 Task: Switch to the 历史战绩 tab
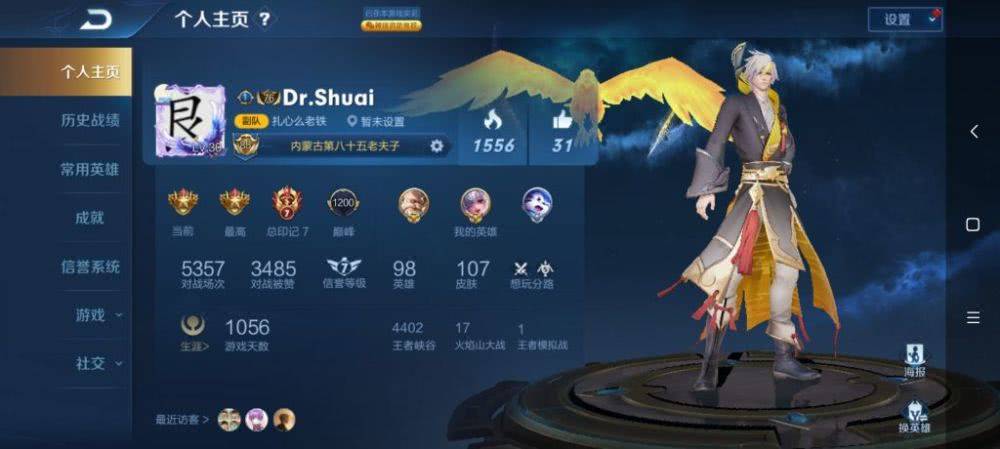tap(90, 120)
